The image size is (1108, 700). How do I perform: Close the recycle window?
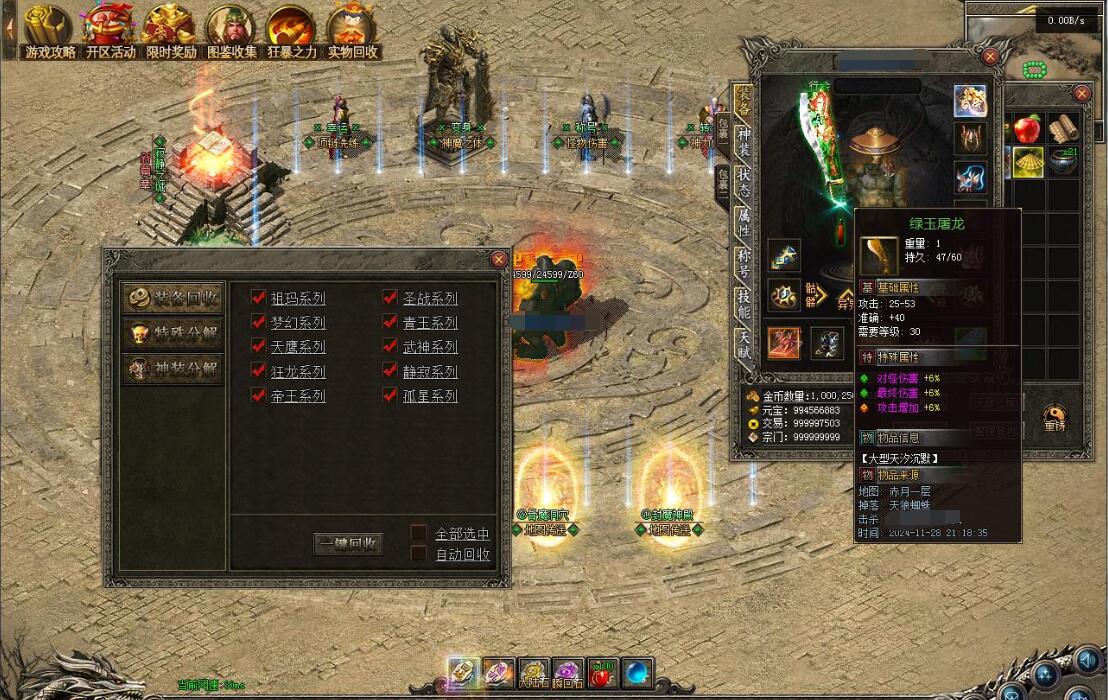click(498, 259)
